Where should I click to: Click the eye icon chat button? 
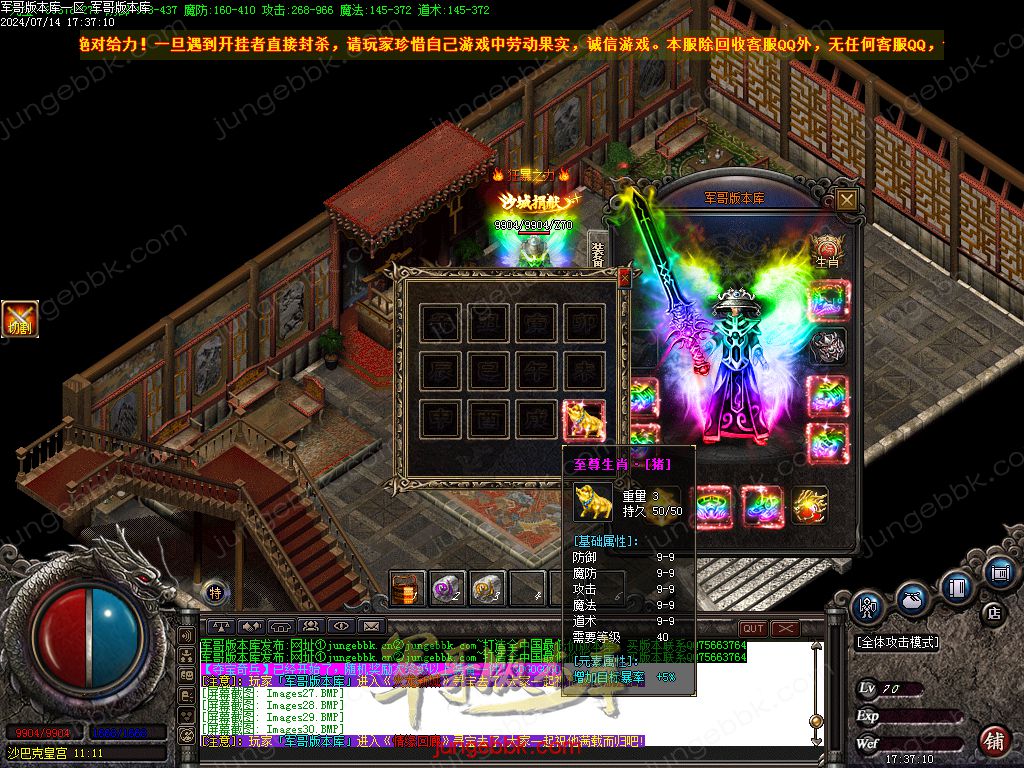coord(341,627)
